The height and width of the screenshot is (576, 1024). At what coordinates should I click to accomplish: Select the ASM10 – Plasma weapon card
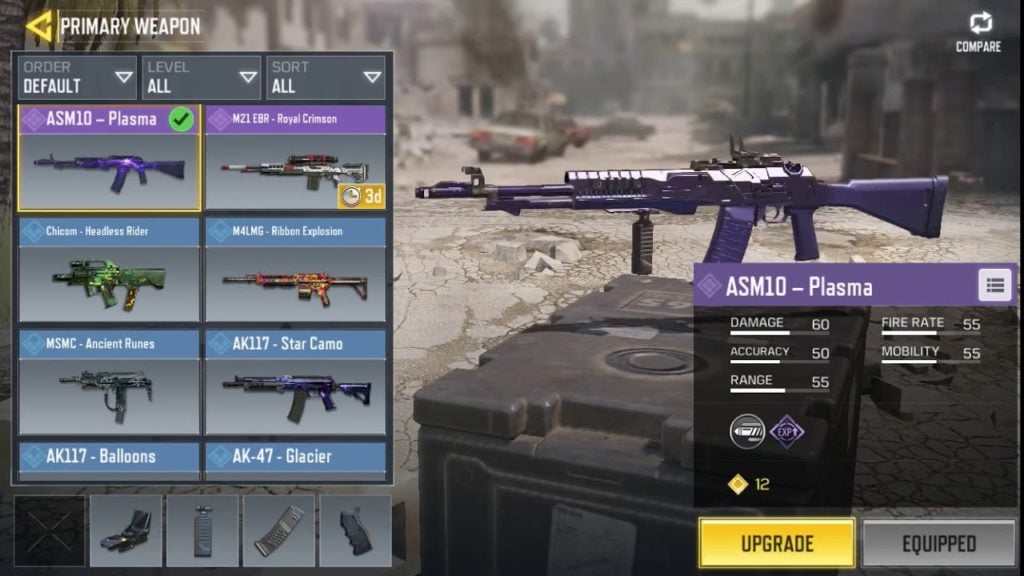[x=109, y=158]
